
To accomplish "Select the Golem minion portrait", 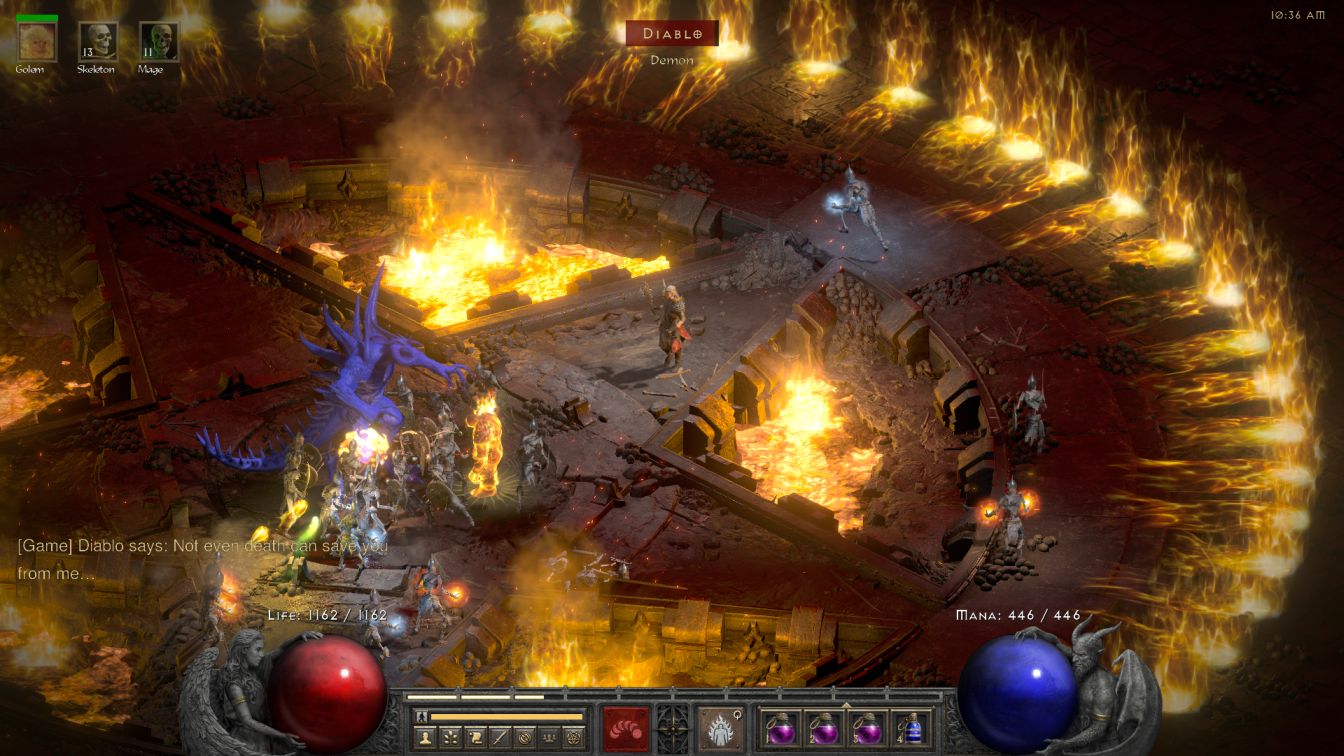I will tap(37, 41).
